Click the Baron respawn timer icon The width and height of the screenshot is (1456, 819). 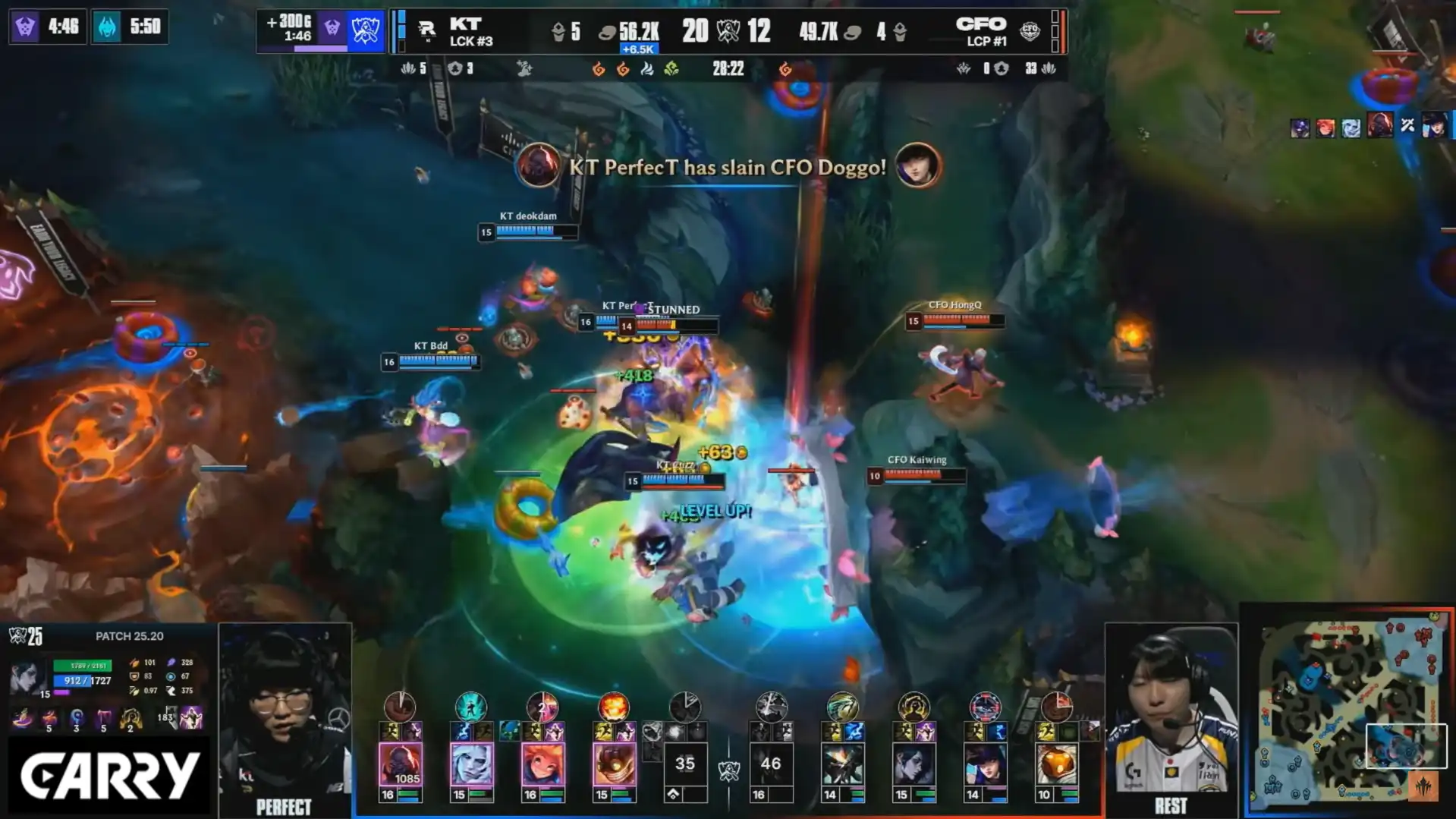(x=25, y=27)
